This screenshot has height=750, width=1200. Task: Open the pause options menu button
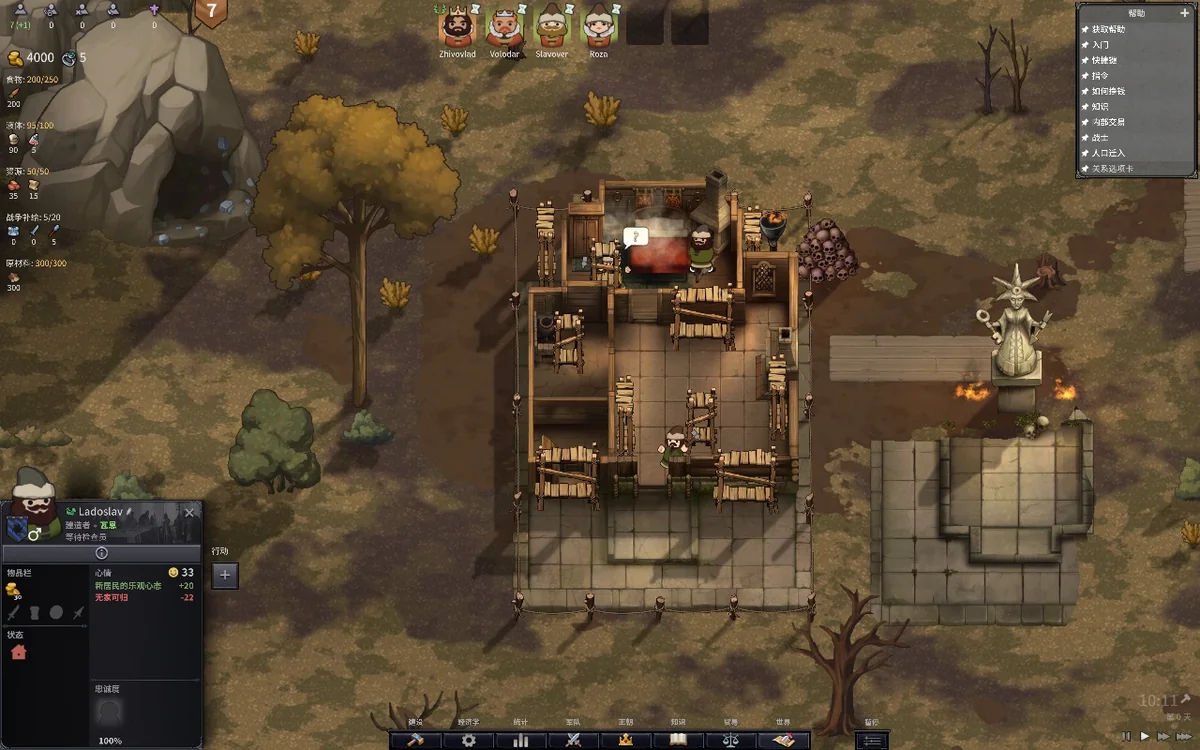pos(872,740)
